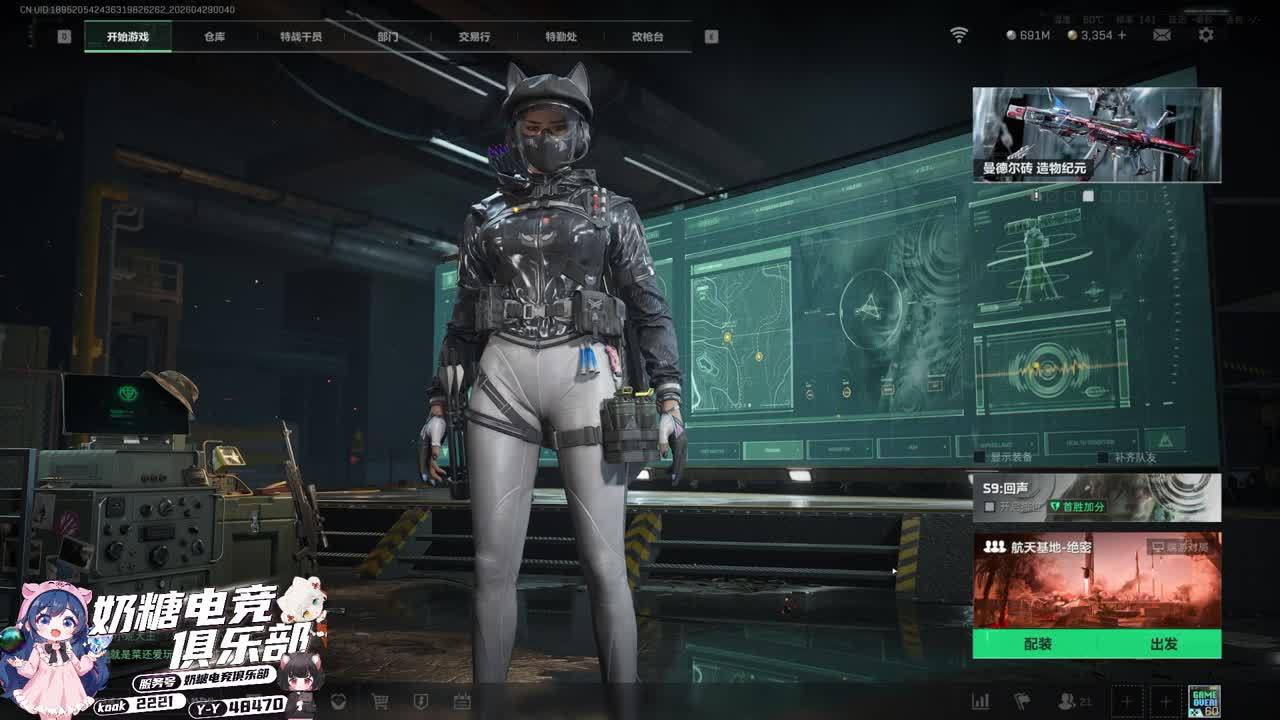View the 曼德尔砖 造物纪元 banner
1280x720 pixels.
click(1096, 135)
